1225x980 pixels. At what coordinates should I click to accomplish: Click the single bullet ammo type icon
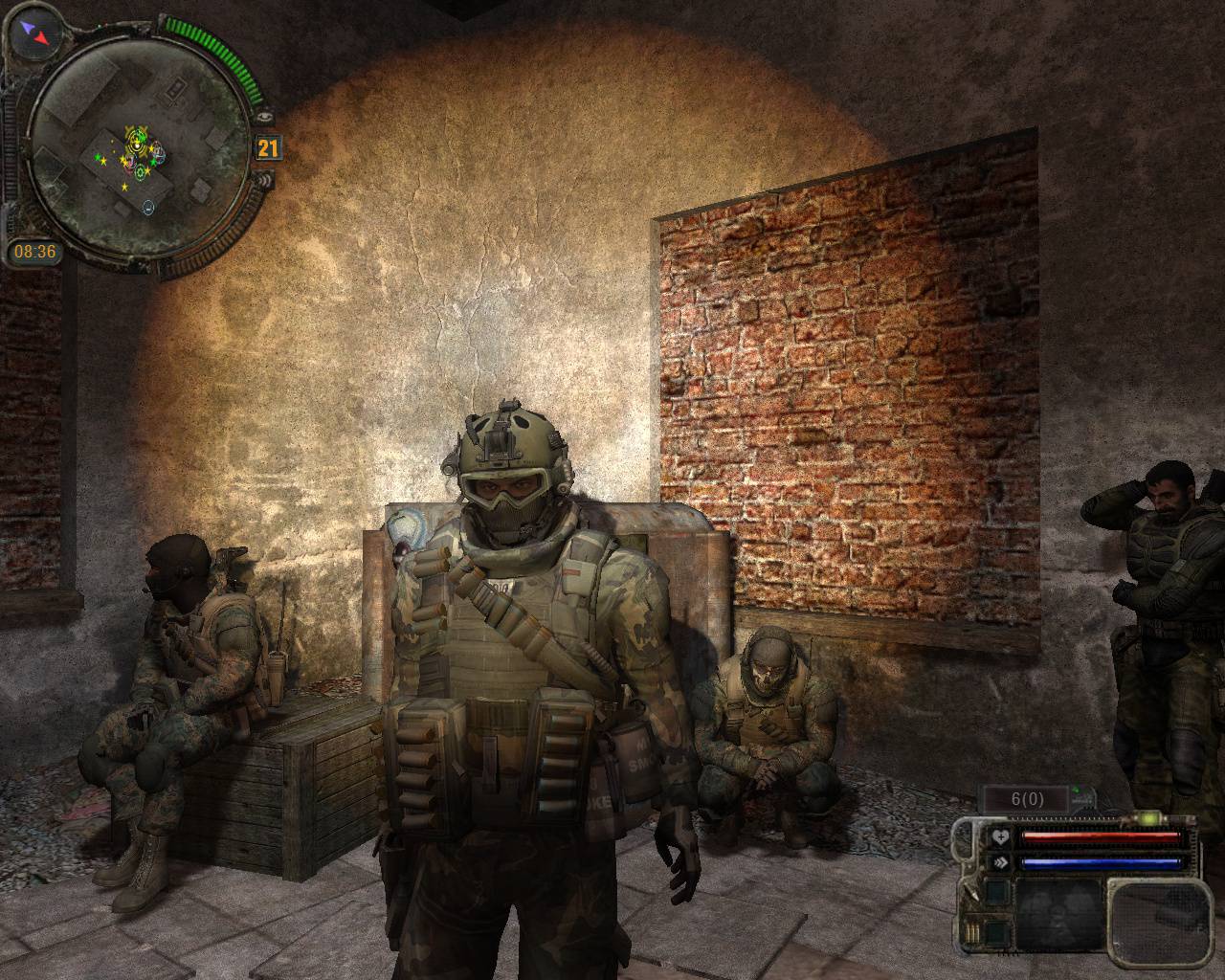[973, 895]
